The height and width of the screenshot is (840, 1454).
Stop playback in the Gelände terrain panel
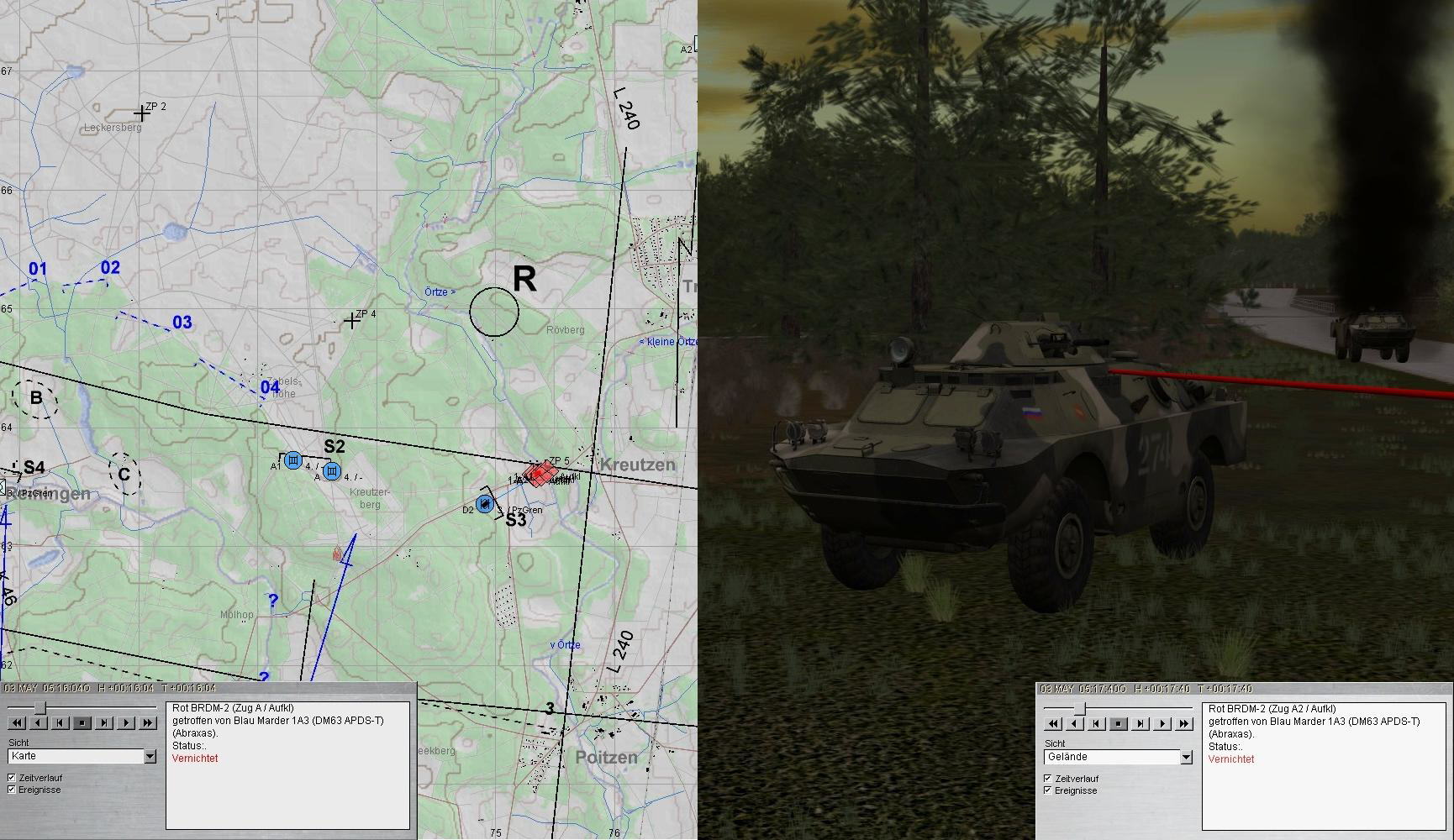[x=1119, y=723]
